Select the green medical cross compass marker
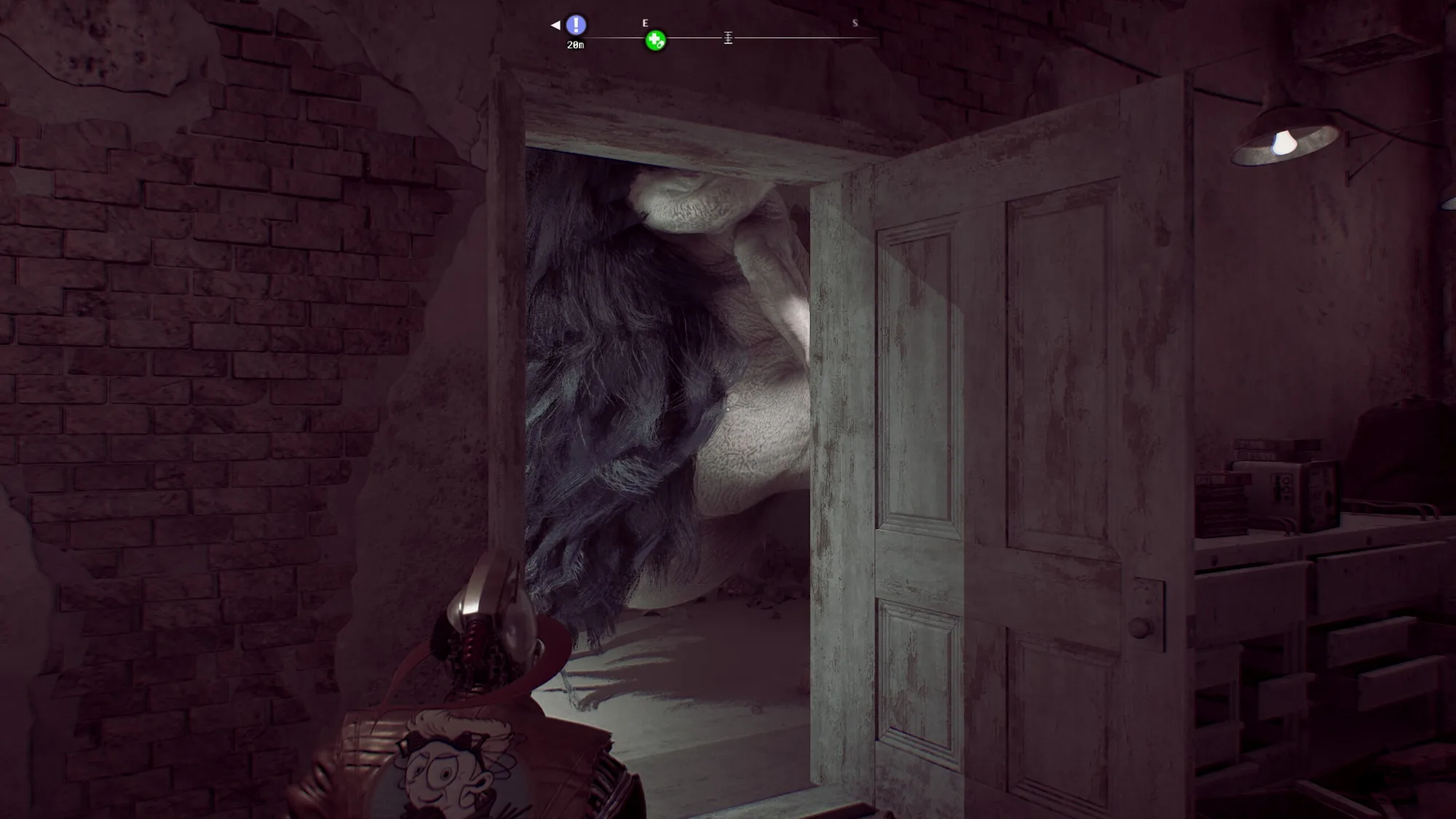The image size is (1456, 819). click(655, 41)
